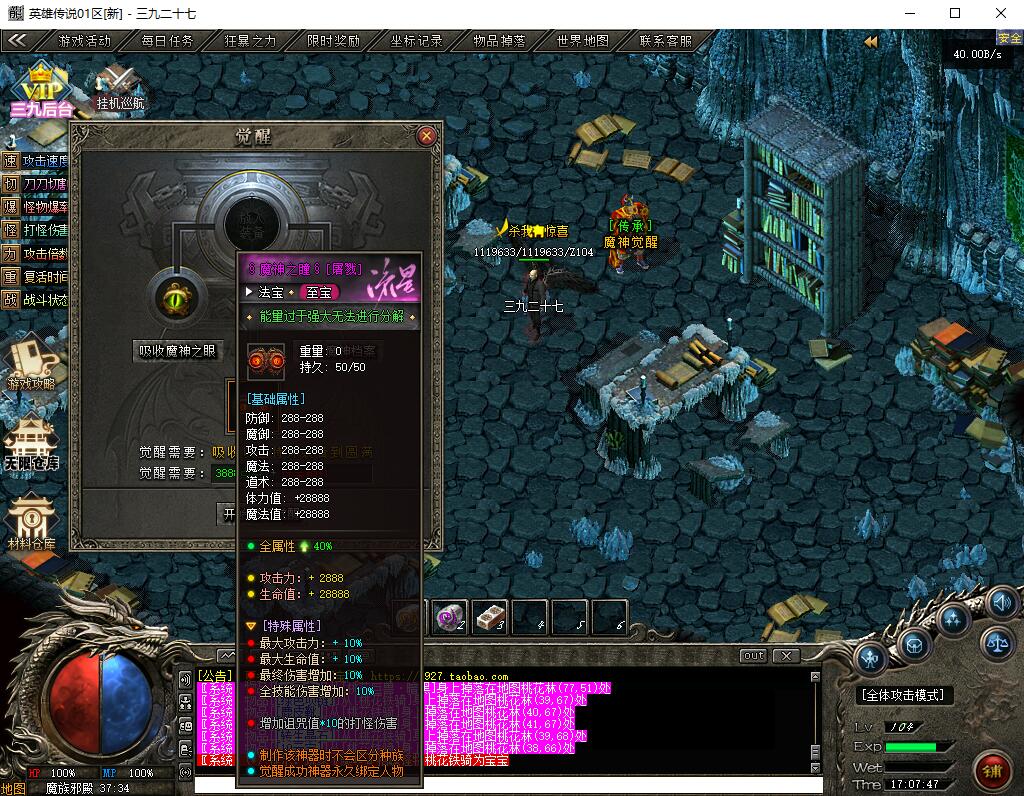Close the 觉醒 awakening window

(427, 135)
